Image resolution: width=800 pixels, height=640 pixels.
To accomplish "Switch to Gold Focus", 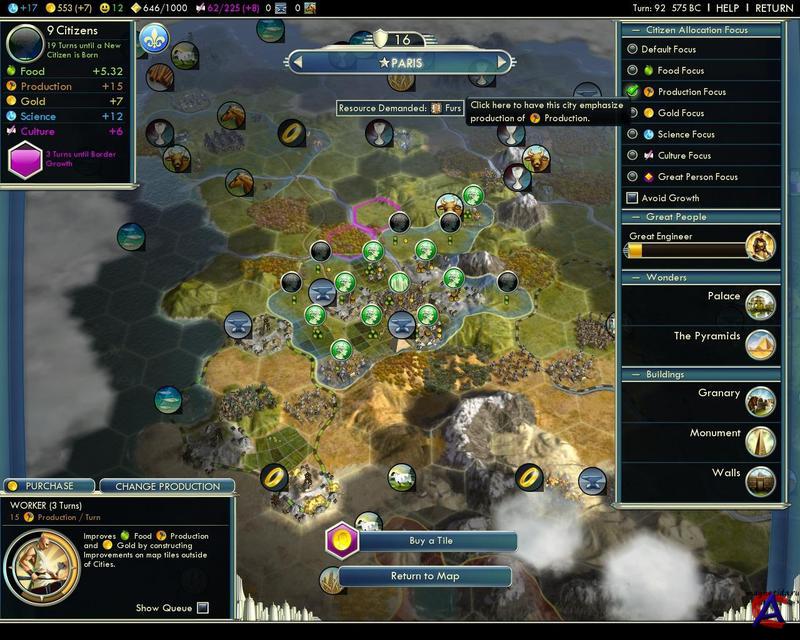I will point(632,113).
